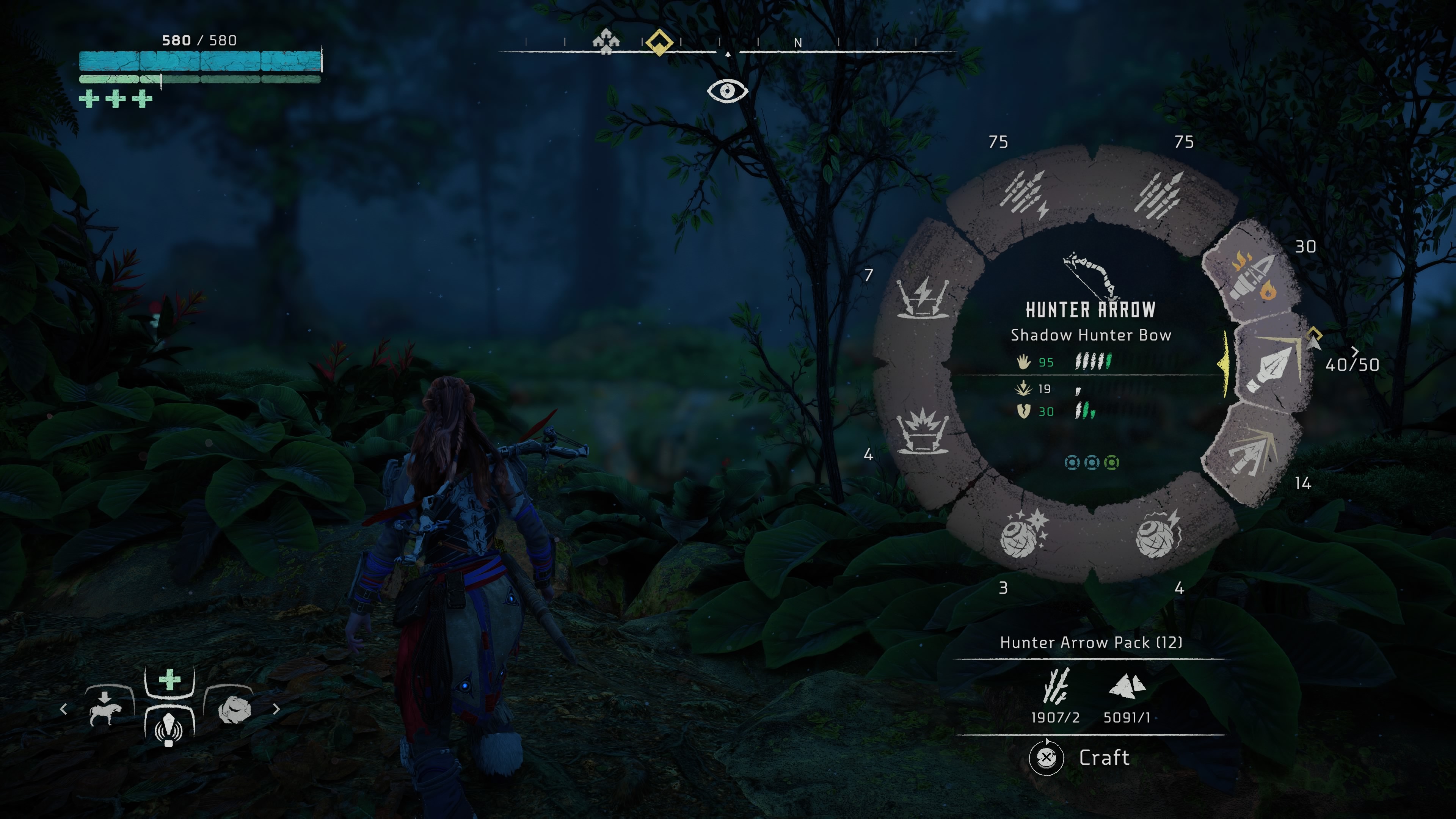Screen dimensions: 1456x819
Task: Cycle quick-slot items with the right arrow
Action: [276, 709]
